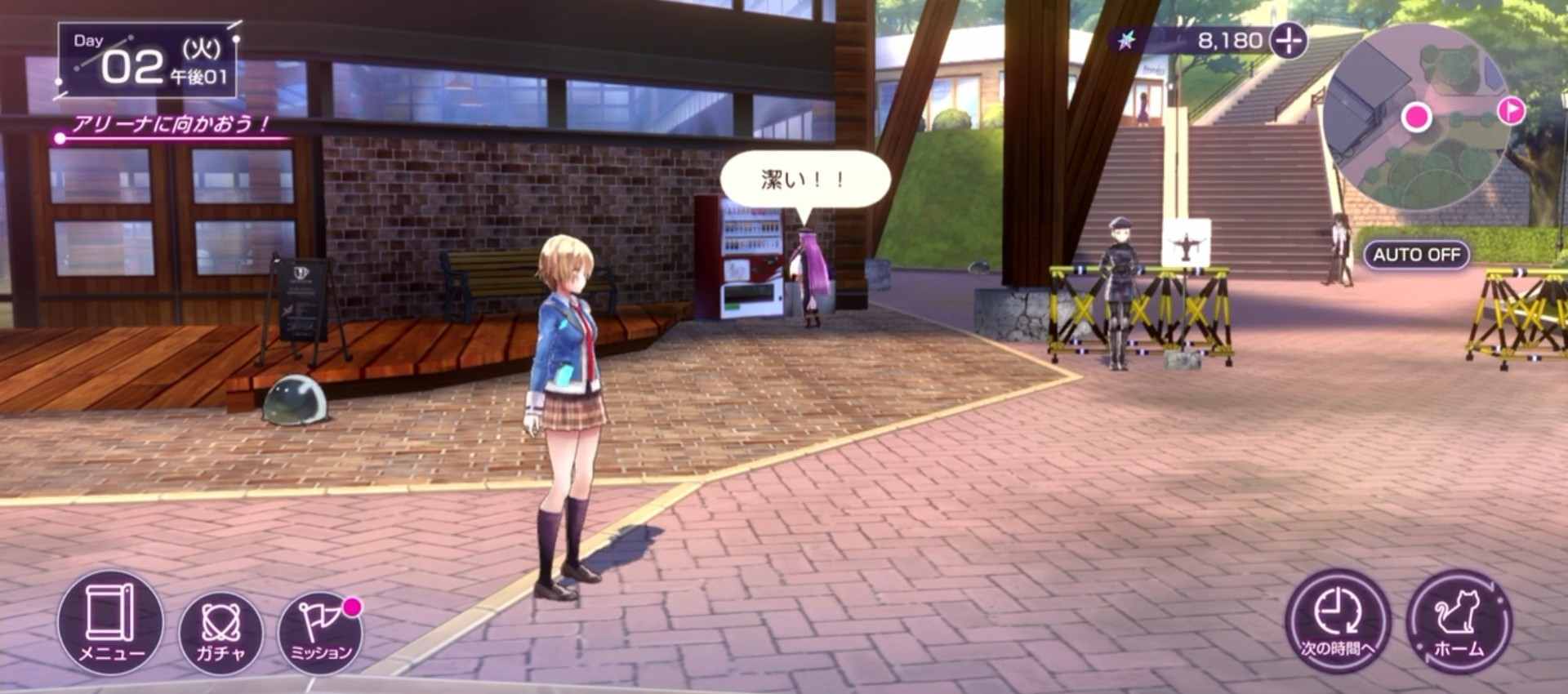
Task: Open the メニュー menu button
Action: pos(109,622)
